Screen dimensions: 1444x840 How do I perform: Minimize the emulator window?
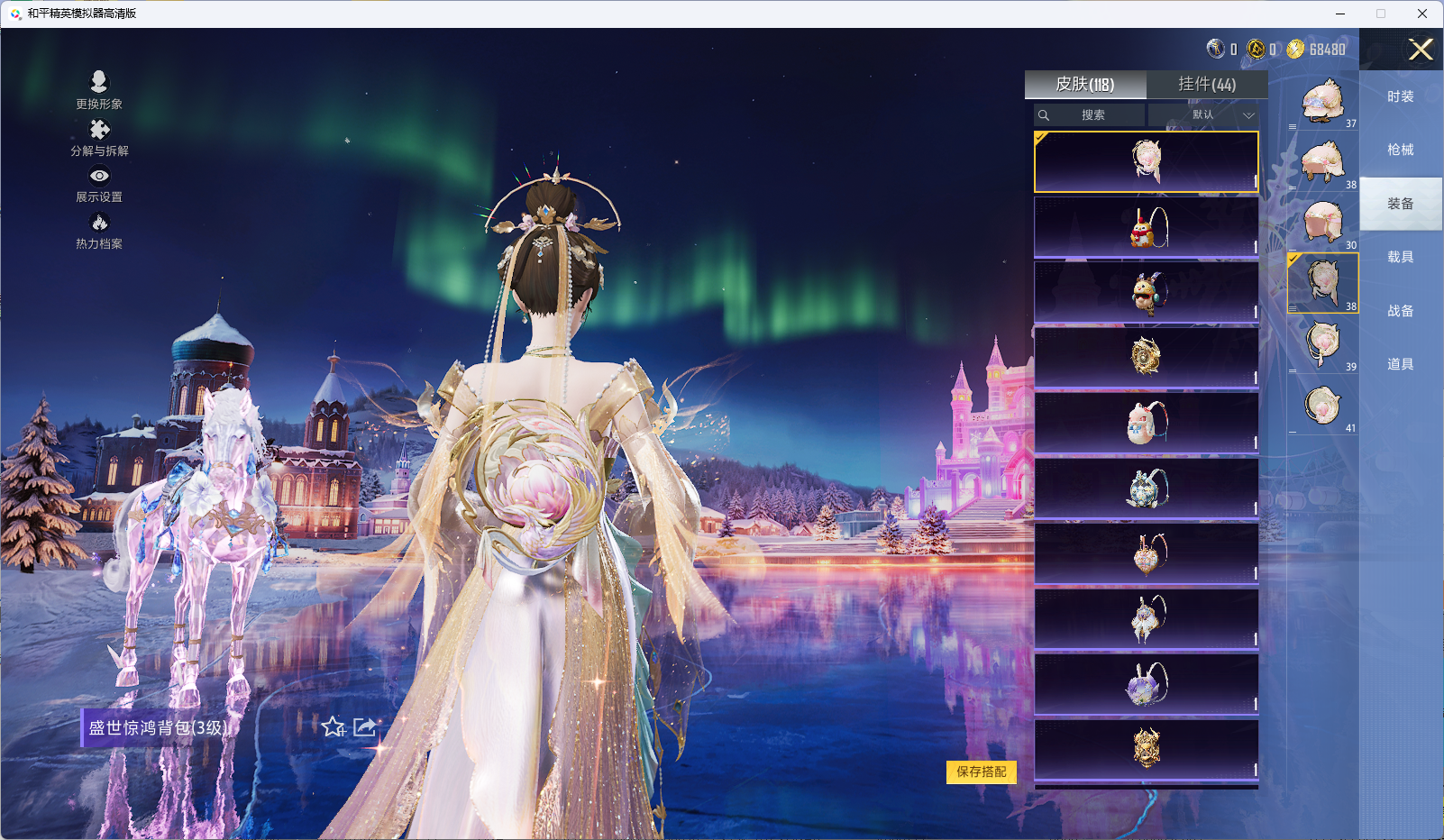(1340, 14)
